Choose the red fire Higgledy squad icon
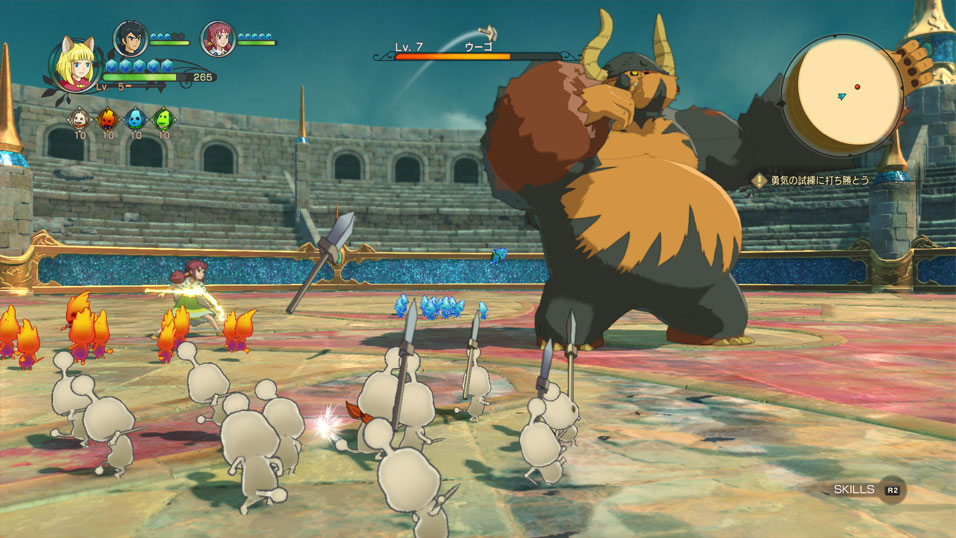 pyautogui.click(x=107, y=118)
